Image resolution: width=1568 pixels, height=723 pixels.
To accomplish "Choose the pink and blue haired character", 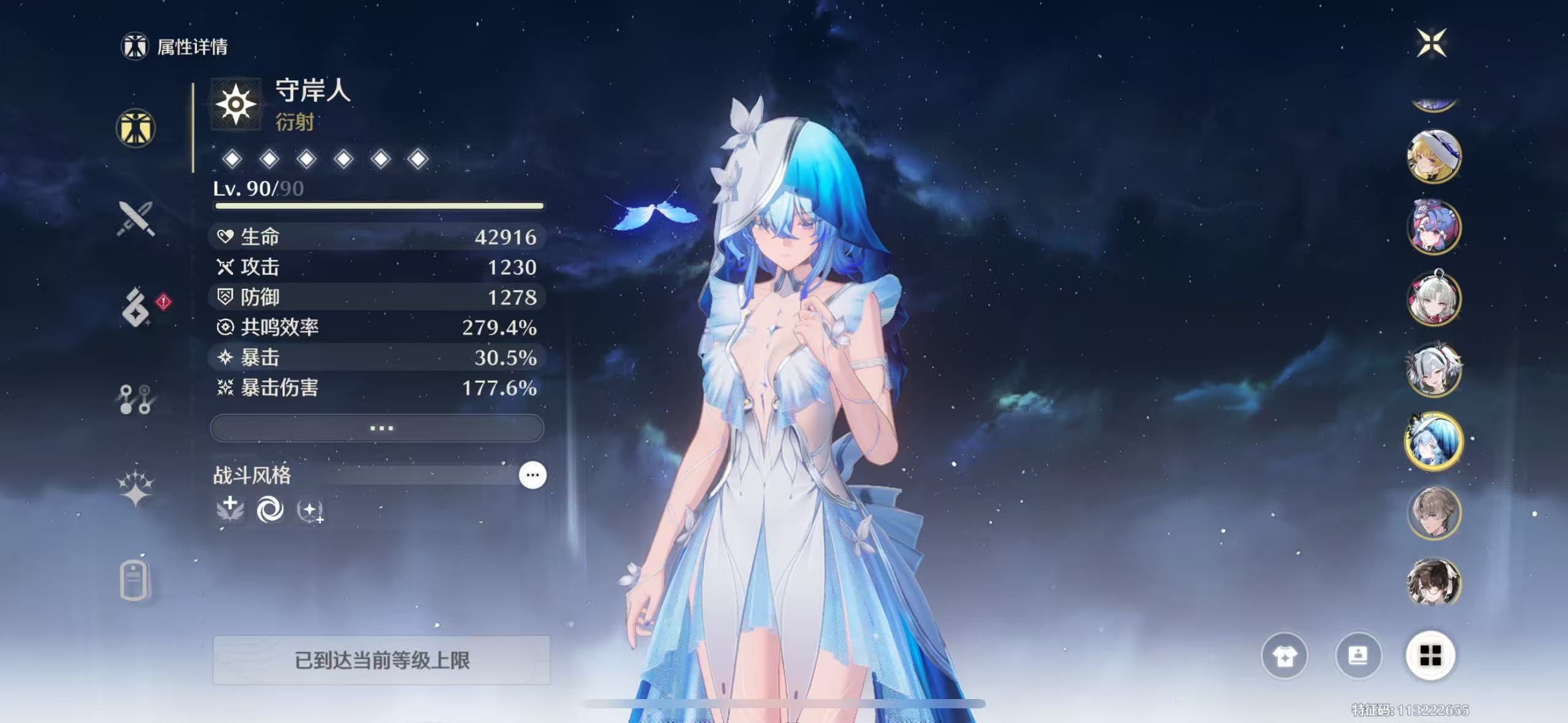I will click(x=1434, y=228).
